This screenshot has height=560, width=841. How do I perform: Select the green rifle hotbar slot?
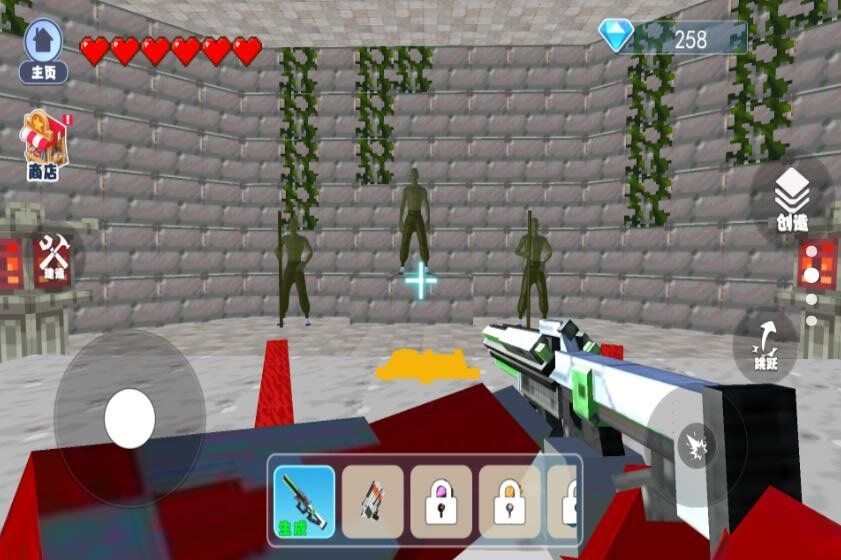pos(305,497)
